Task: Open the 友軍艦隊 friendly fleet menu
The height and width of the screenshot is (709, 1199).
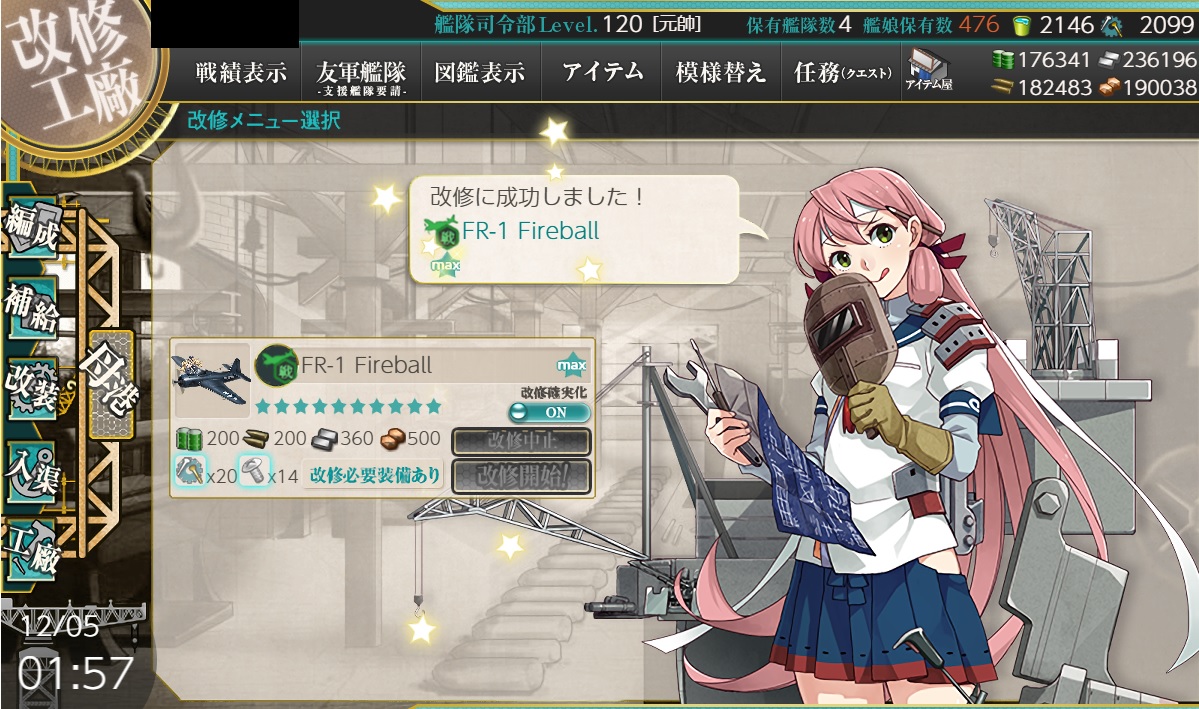Action: point(360,73)
